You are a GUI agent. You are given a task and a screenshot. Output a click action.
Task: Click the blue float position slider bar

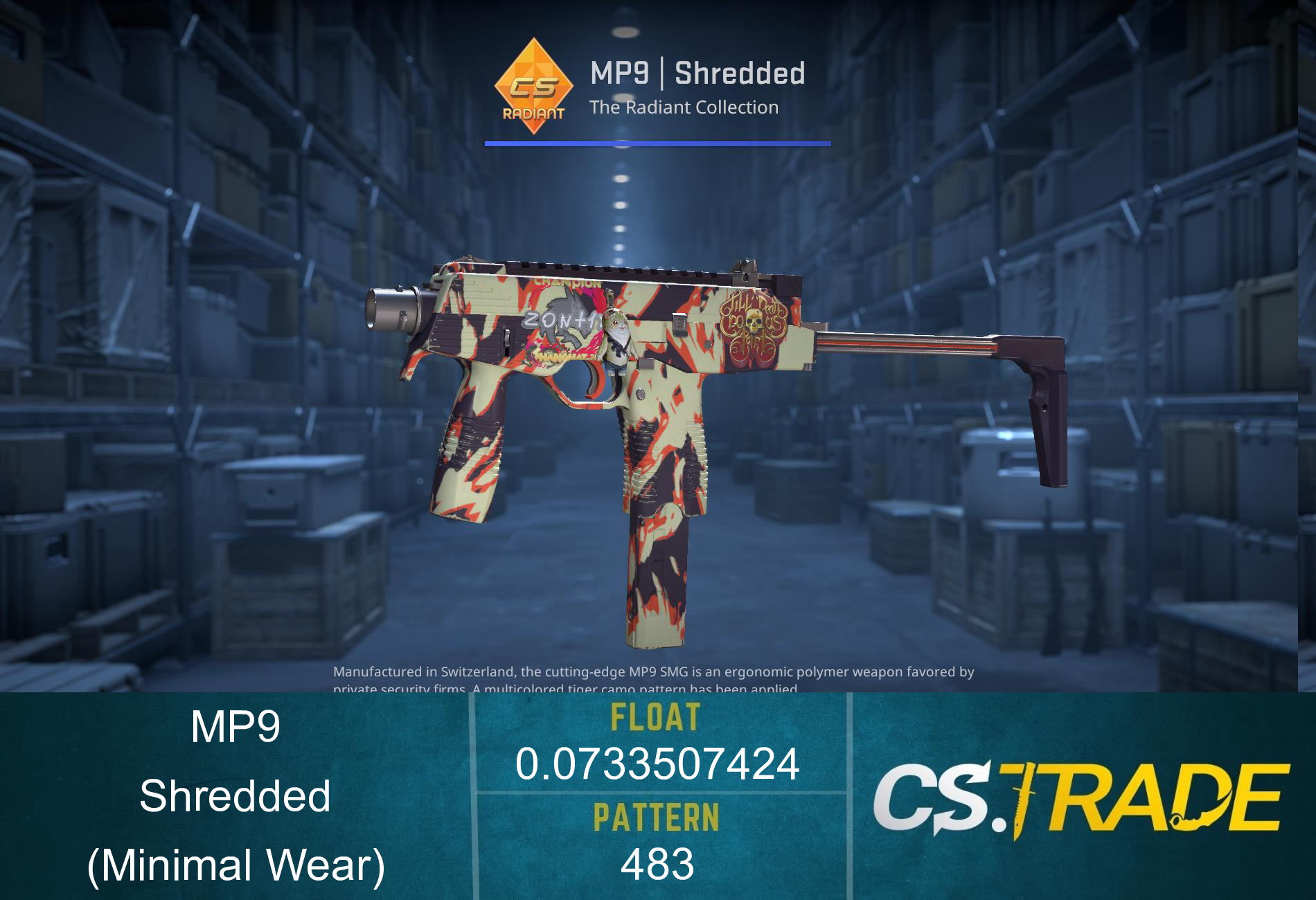tap(658, 143)
